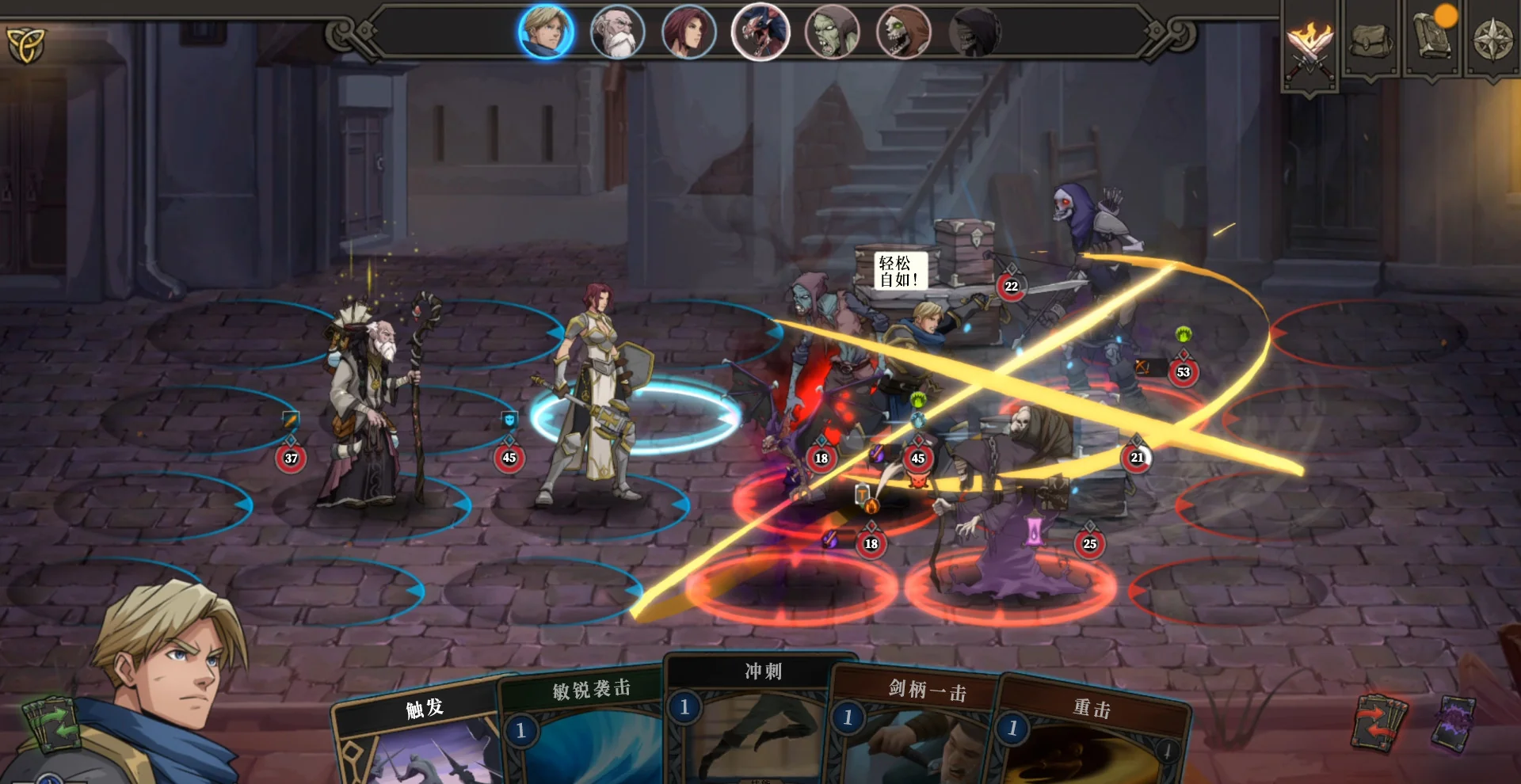Click the dark hooded skull turn portrait
Image resolution: width=1521 pixels, height=784 pixels.
click(x=975, y=32)
